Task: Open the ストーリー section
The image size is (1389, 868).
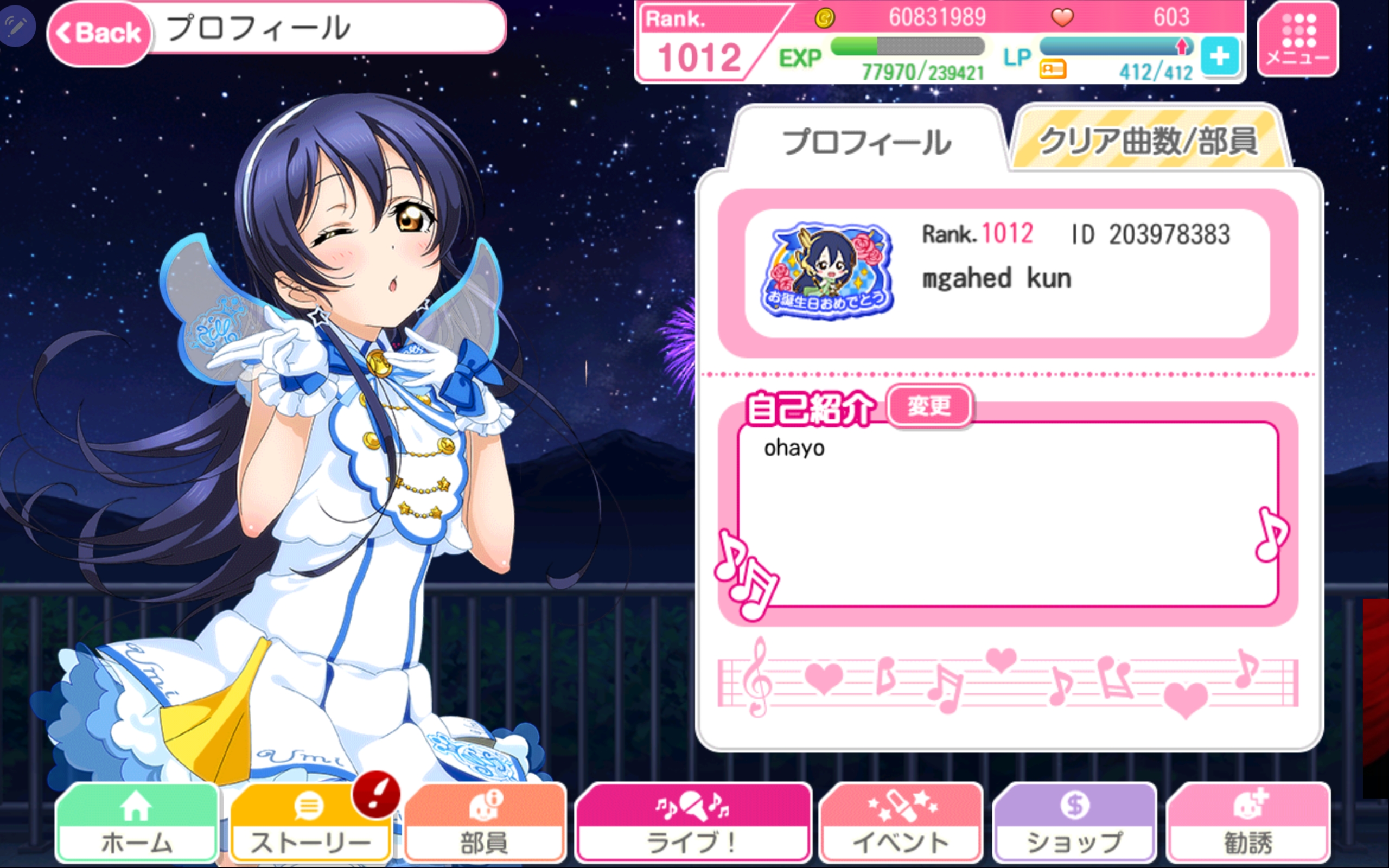Action: pyautogui.click(x=310, y=823)
